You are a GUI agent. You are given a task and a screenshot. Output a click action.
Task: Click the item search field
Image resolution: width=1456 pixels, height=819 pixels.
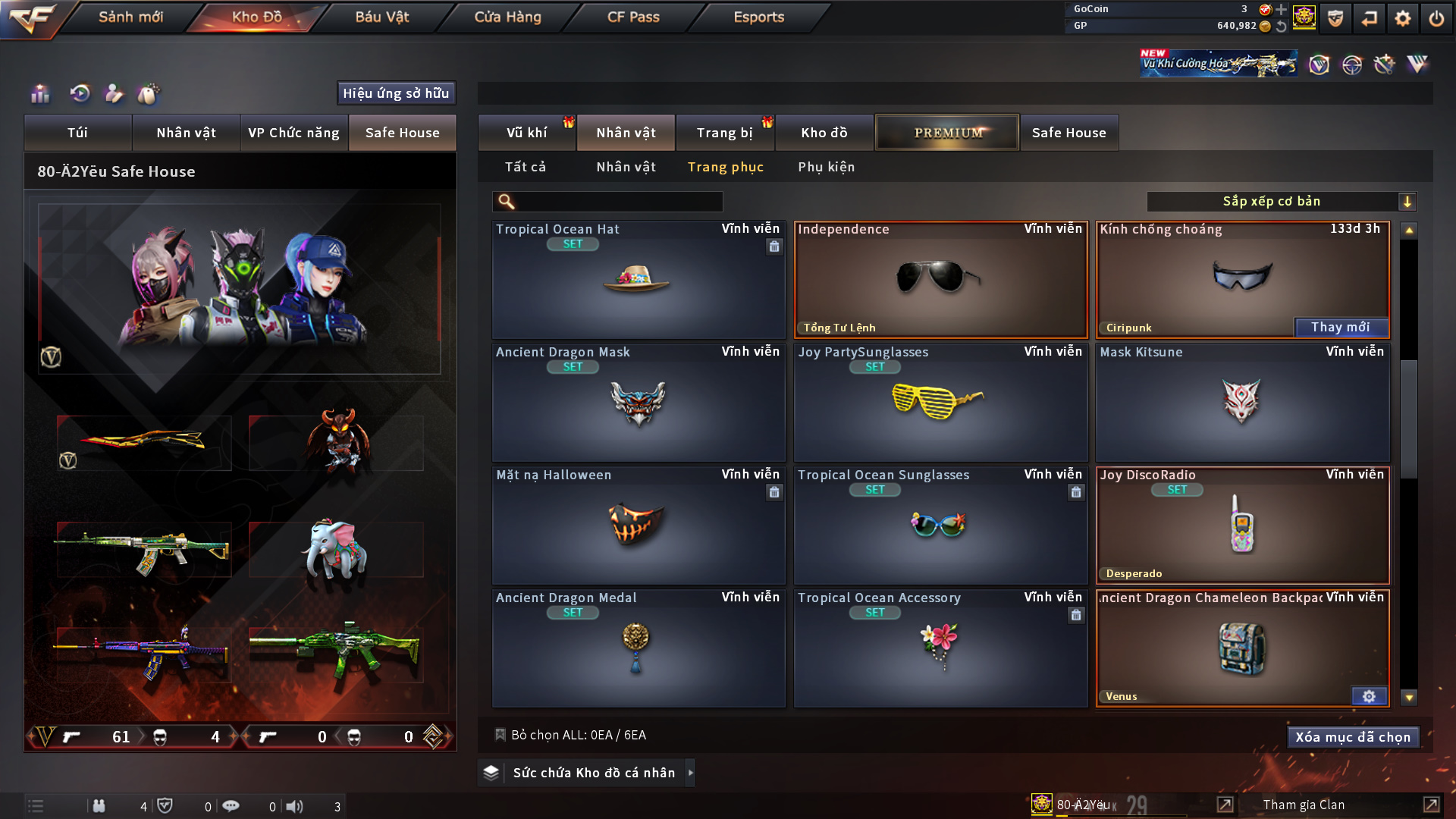[x=618, y=201]
